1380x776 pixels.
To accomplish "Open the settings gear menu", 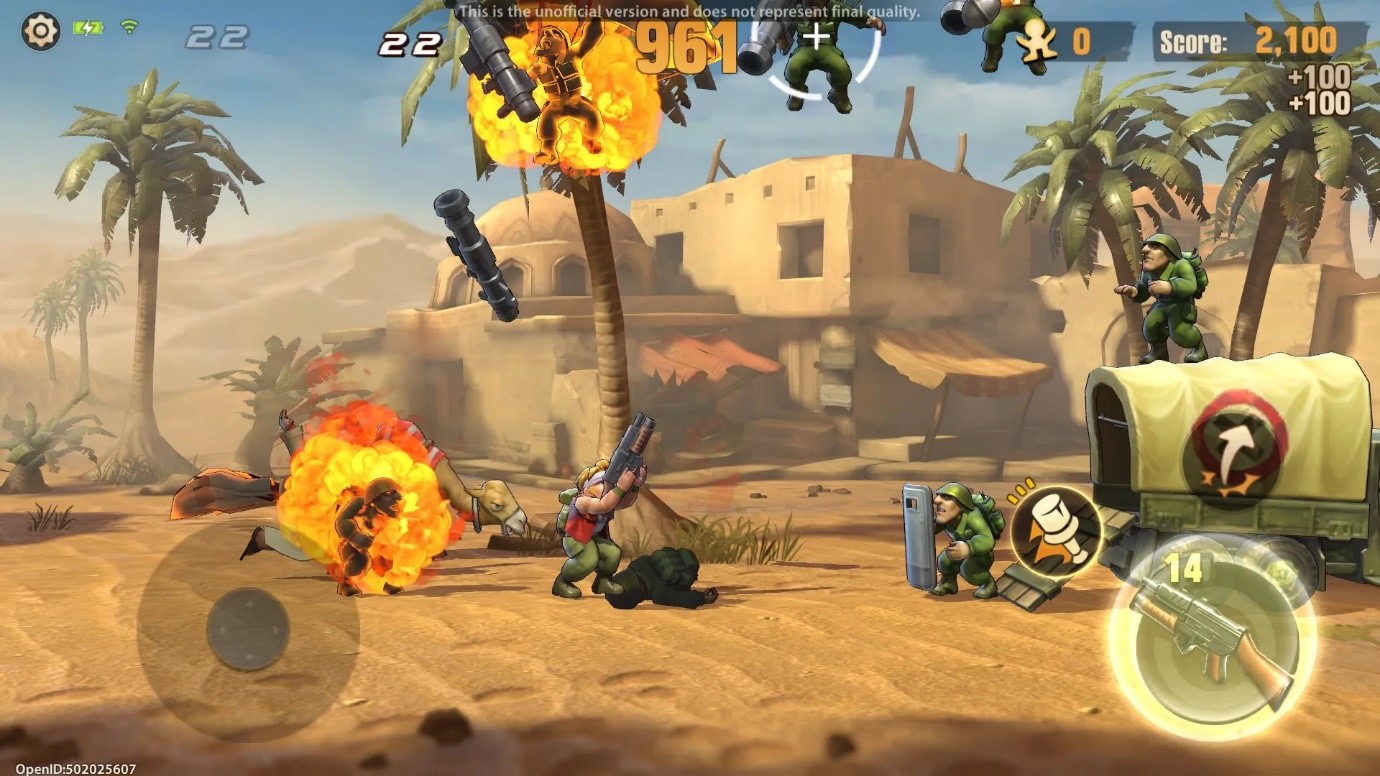I will [40, 32].
